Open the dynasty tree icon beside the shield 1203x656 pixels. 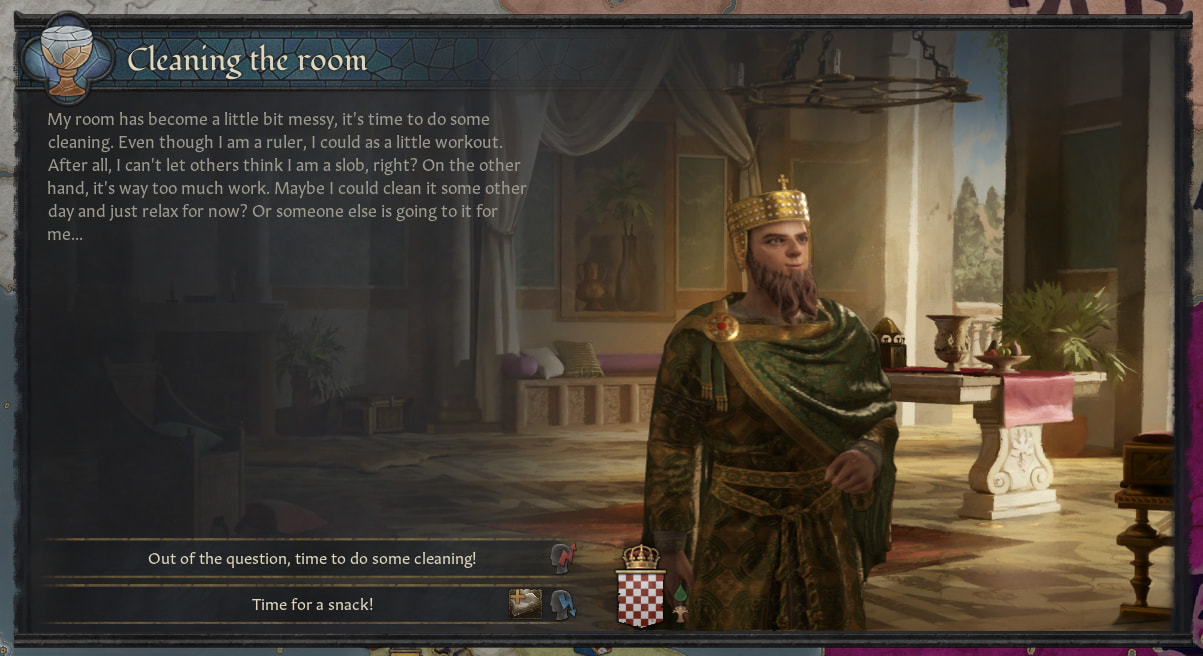coord(682,613)
